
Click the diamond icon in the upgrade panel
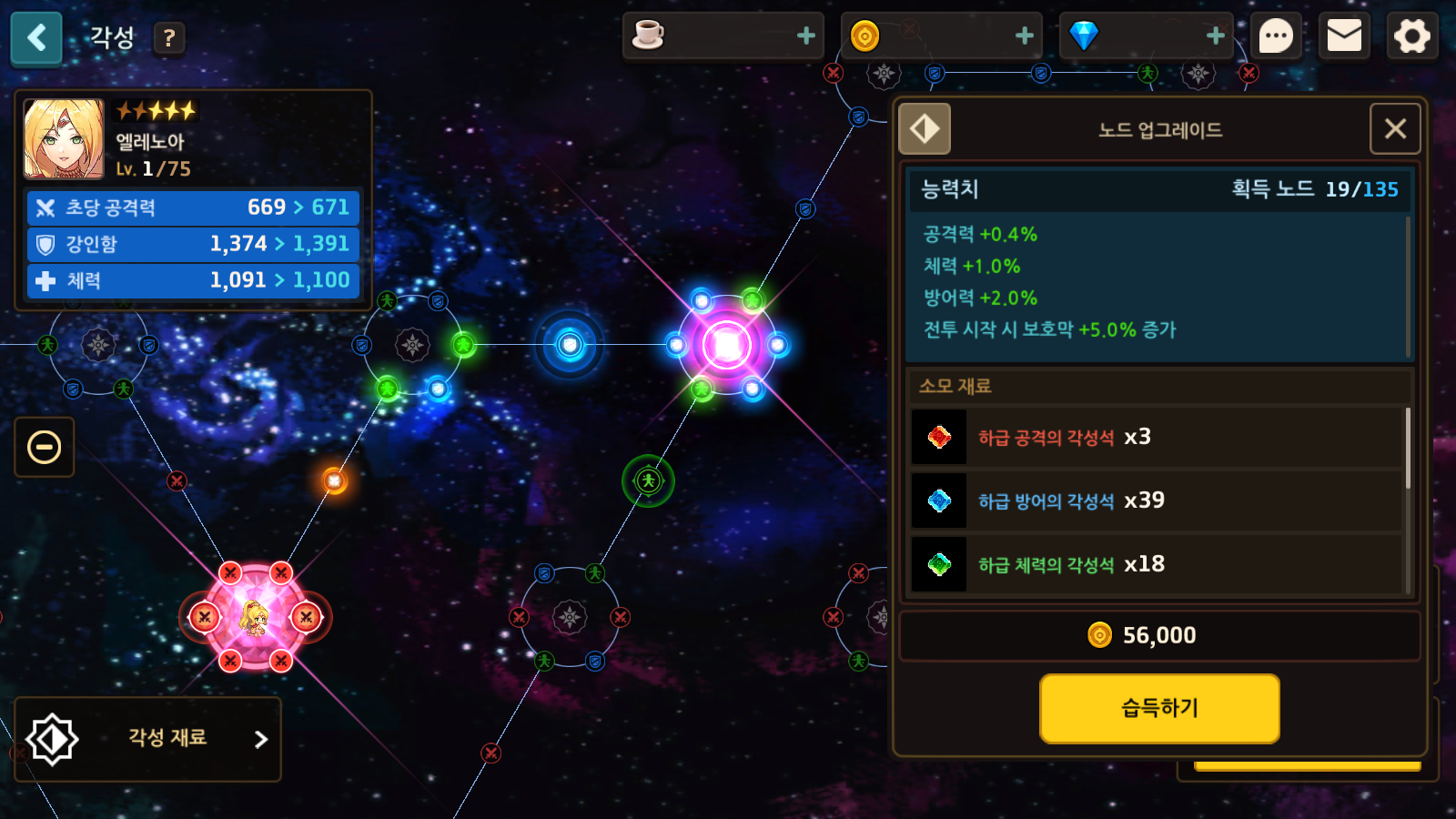925,129
